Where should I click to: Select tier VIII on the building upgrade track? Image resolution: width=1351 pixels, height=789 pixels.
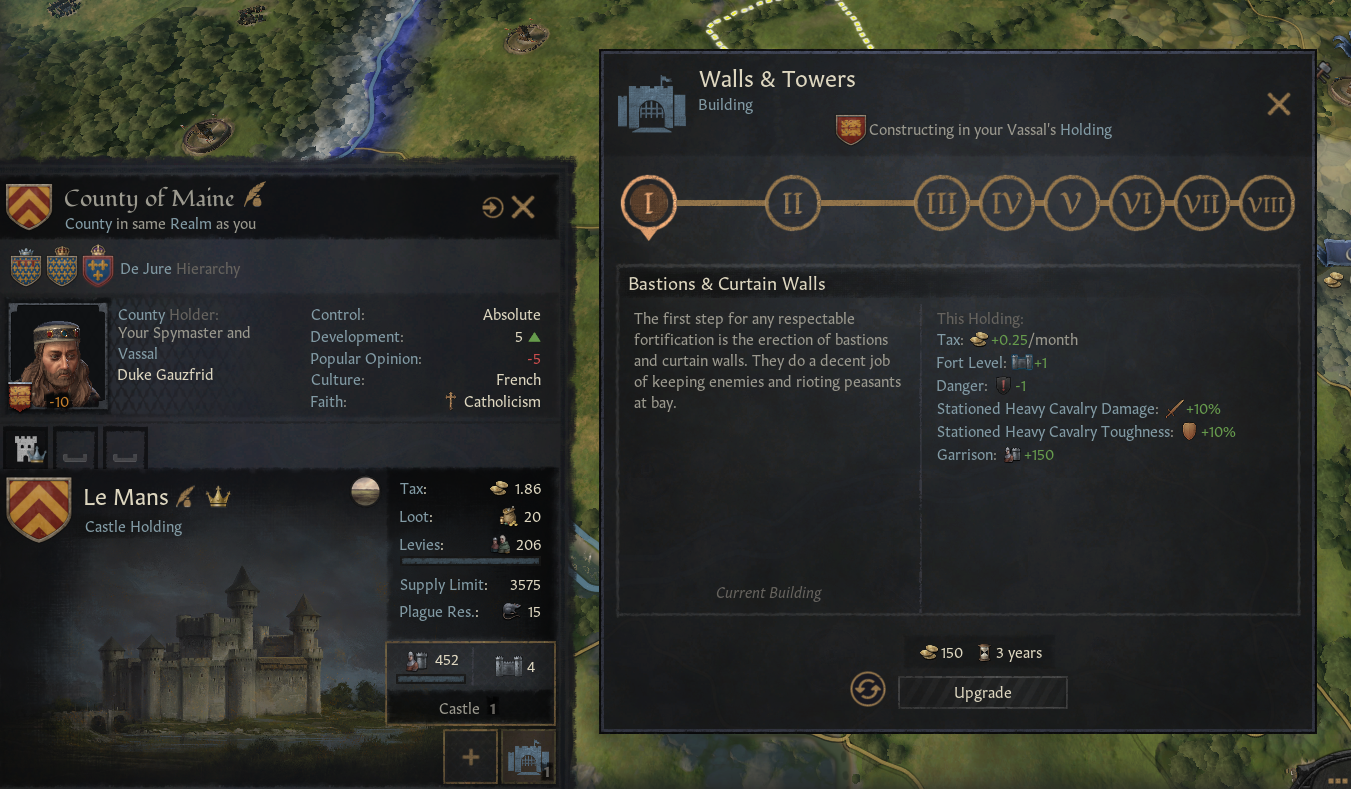[1267, 202]
